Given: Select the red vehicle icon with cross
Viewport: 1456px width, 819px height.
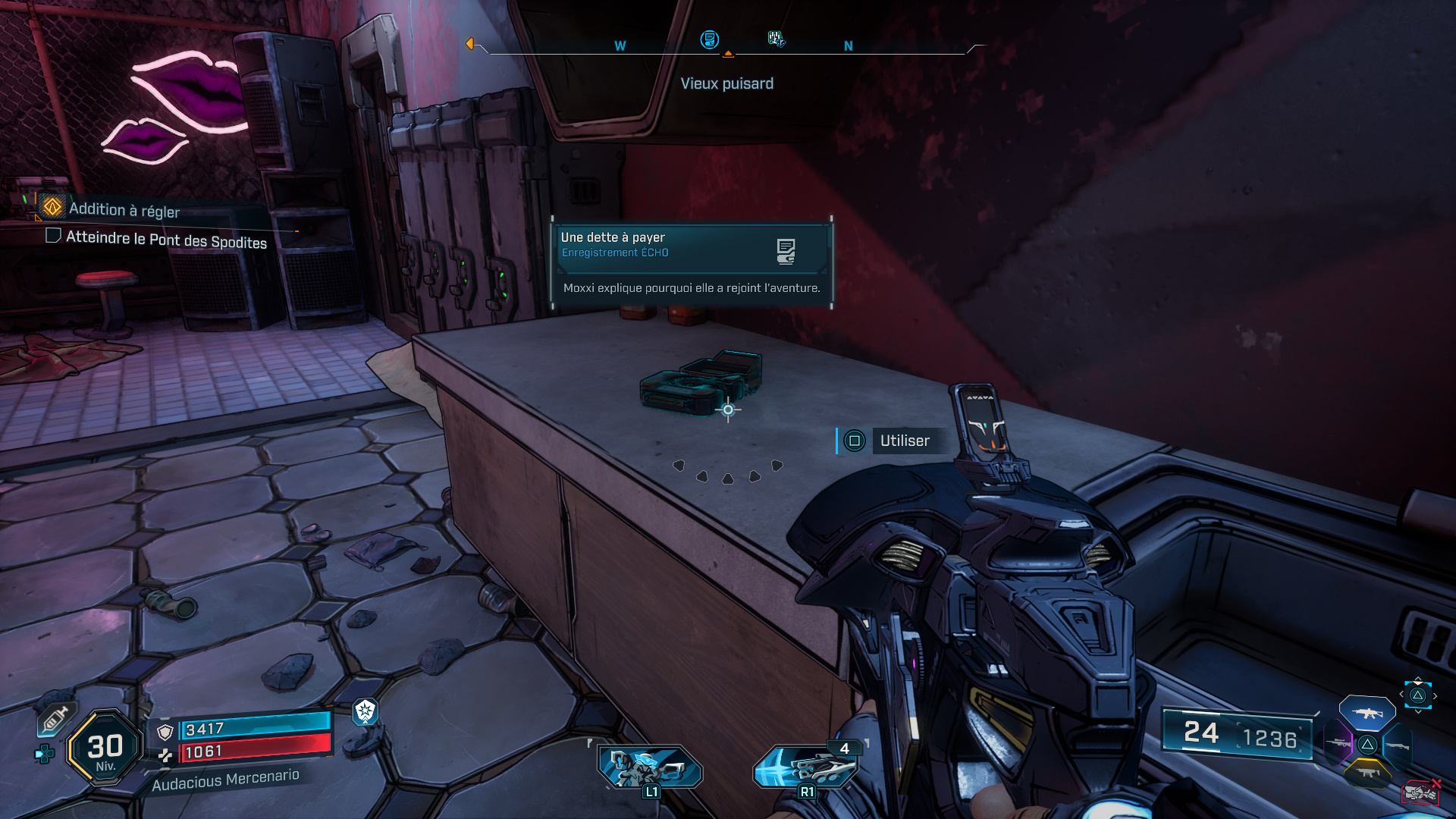Looking at the screenshot, I should click(1420, 792).
